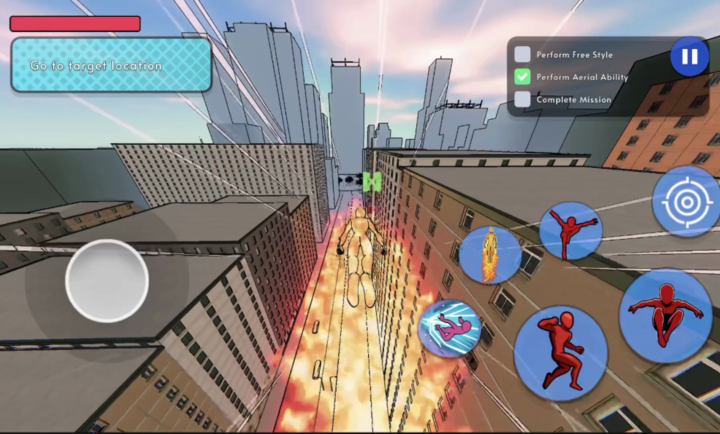Select the Perform Free Style objective checkbox

click(522, 54)
